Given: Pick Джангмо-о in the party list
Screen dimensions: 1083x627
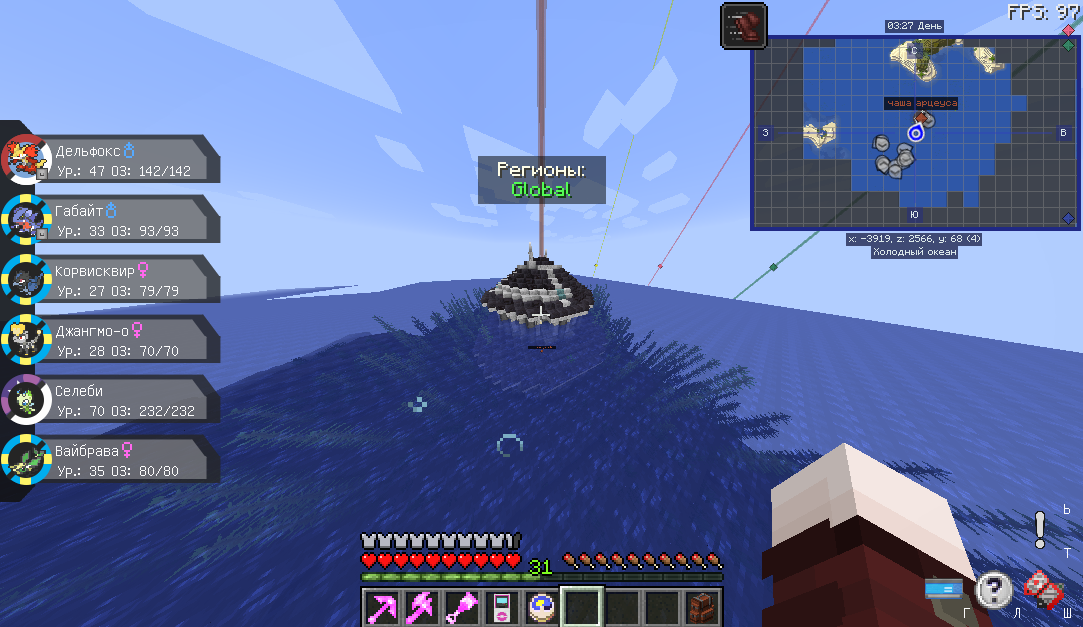Looking at the screenshot, I should pos(110,340).
